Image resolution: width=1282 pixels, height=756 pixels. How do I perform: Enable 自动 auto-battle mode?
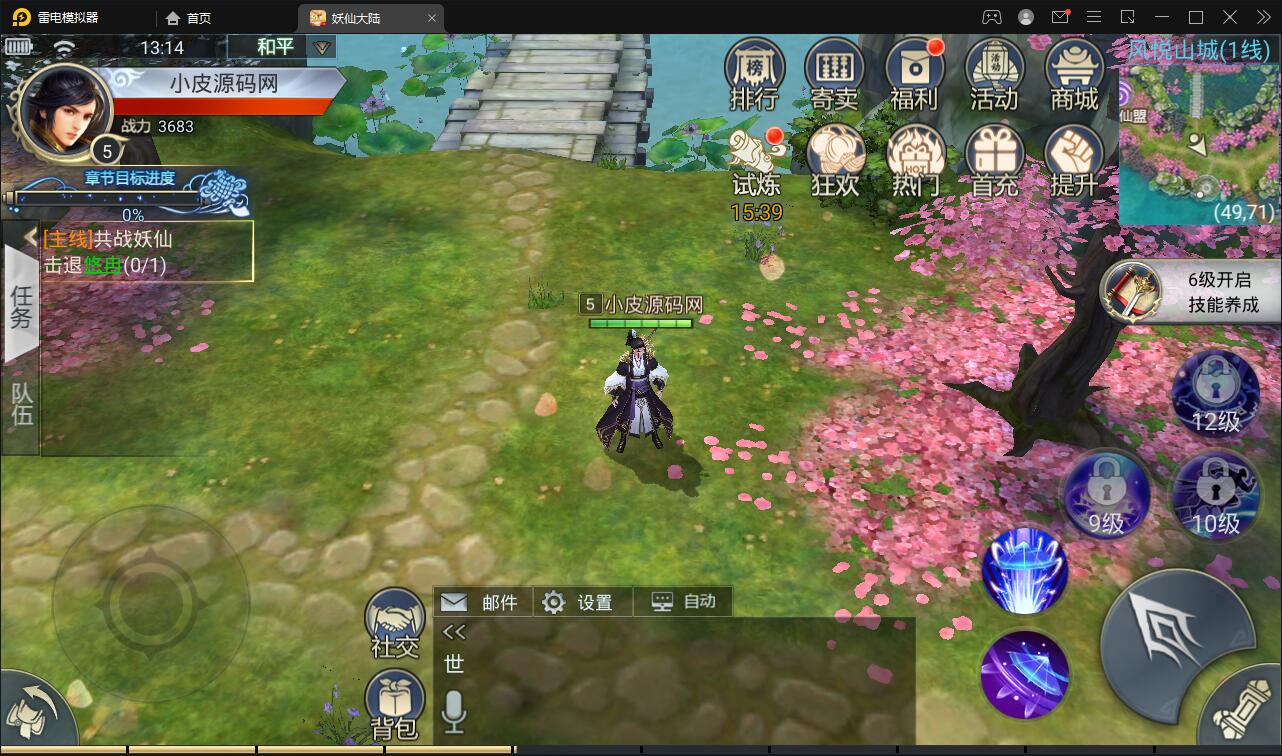683,601
